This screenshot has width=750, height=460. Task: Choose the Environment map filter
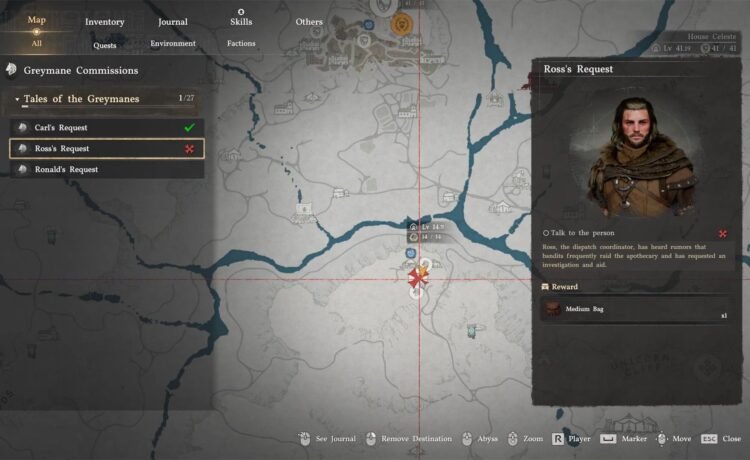(x=172, y=44)
